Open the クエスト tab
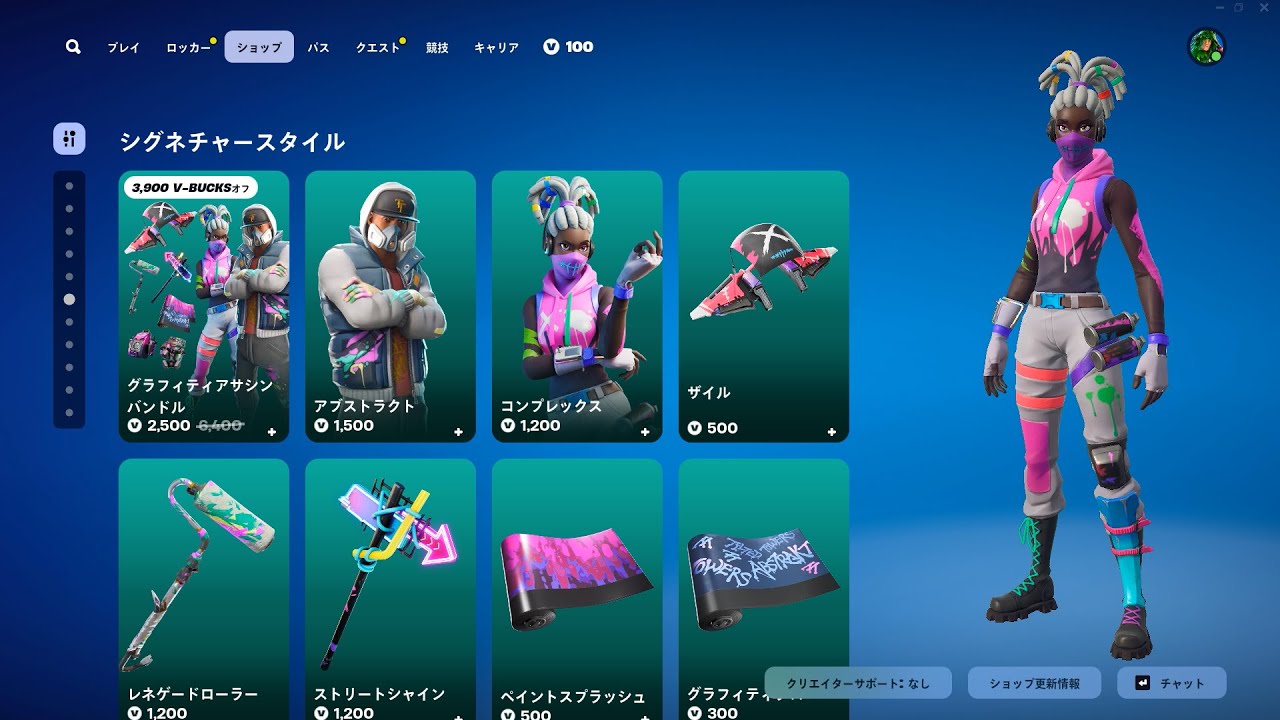 [x=377, y=47]
